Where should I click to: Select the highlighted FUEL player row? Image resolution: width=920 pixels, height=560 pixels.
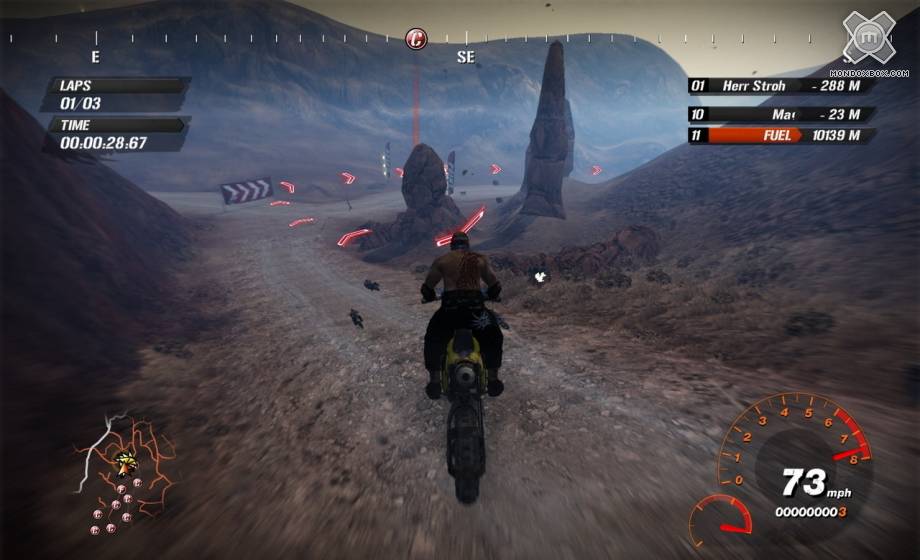pyautogui.click(x=781, y=135)
